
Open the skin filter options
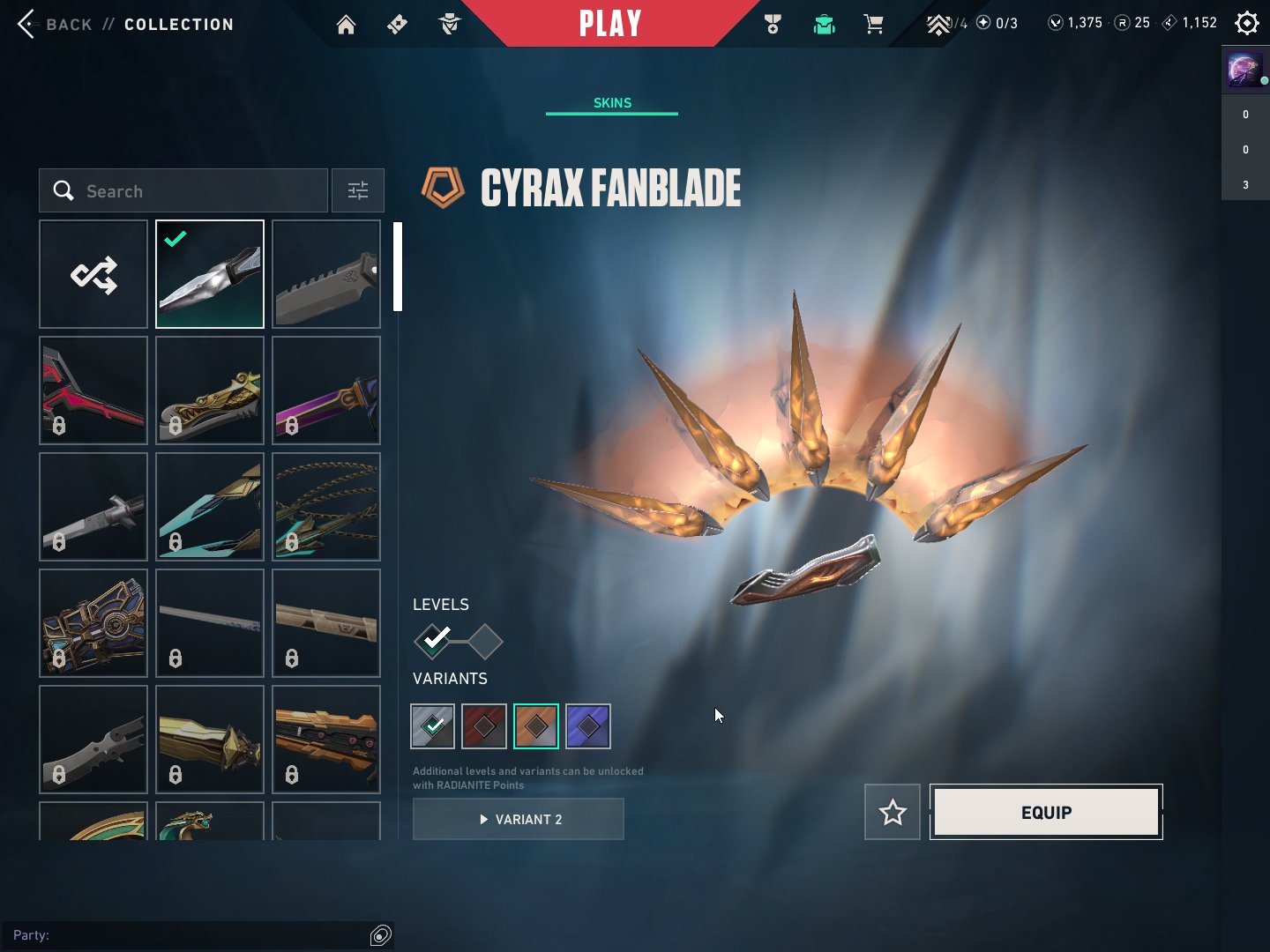pyautogui.click(x=357, y=190)
